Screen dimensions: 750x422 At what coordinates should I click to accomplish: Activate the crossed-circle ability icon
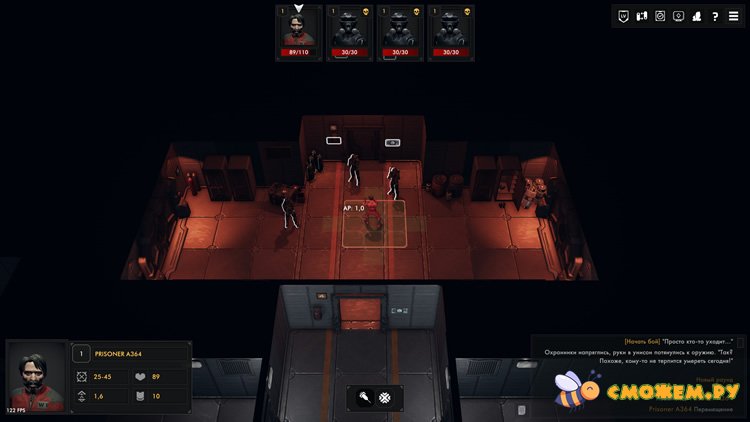pyautogui.click(x=384, y=398)
